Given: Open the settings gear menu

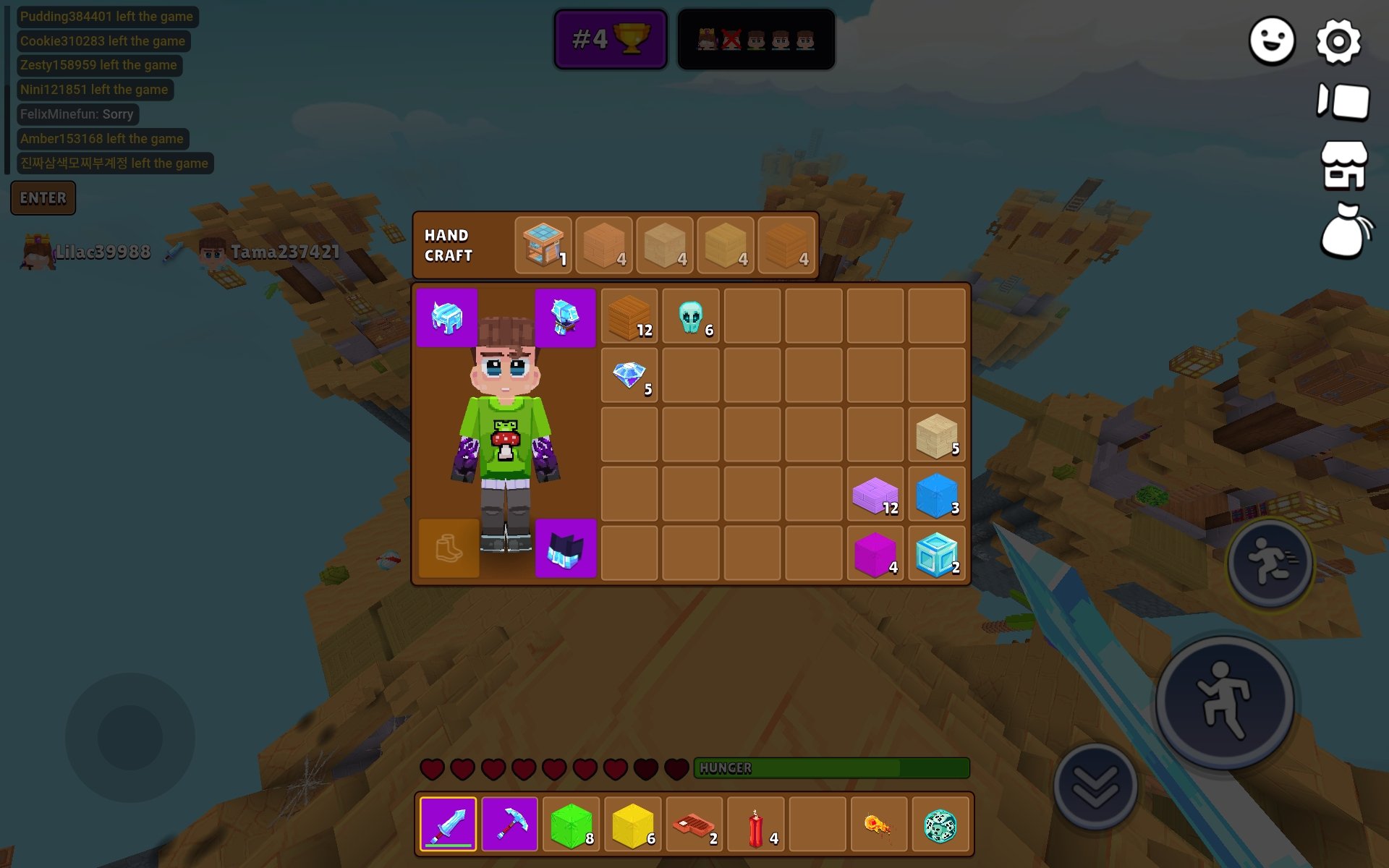Looking at the screenshot, I should [1338, 41].
